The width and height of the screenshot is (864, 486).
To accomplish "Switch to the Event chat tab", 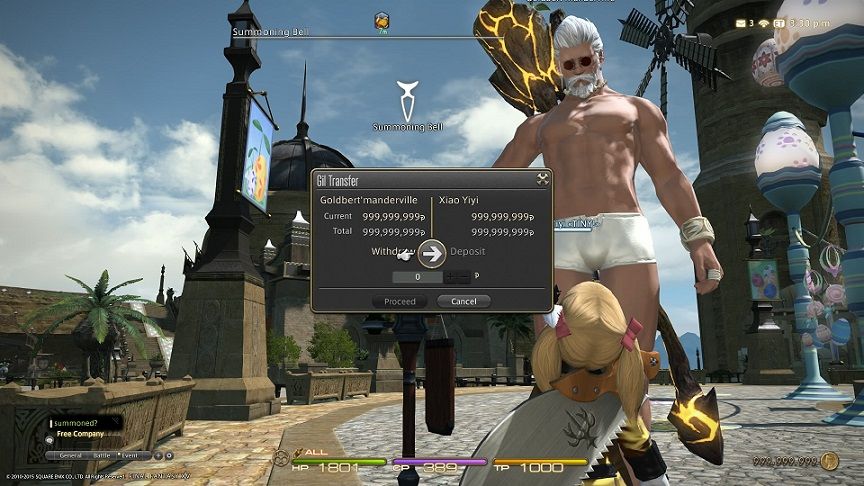I will tap(130, 455).
